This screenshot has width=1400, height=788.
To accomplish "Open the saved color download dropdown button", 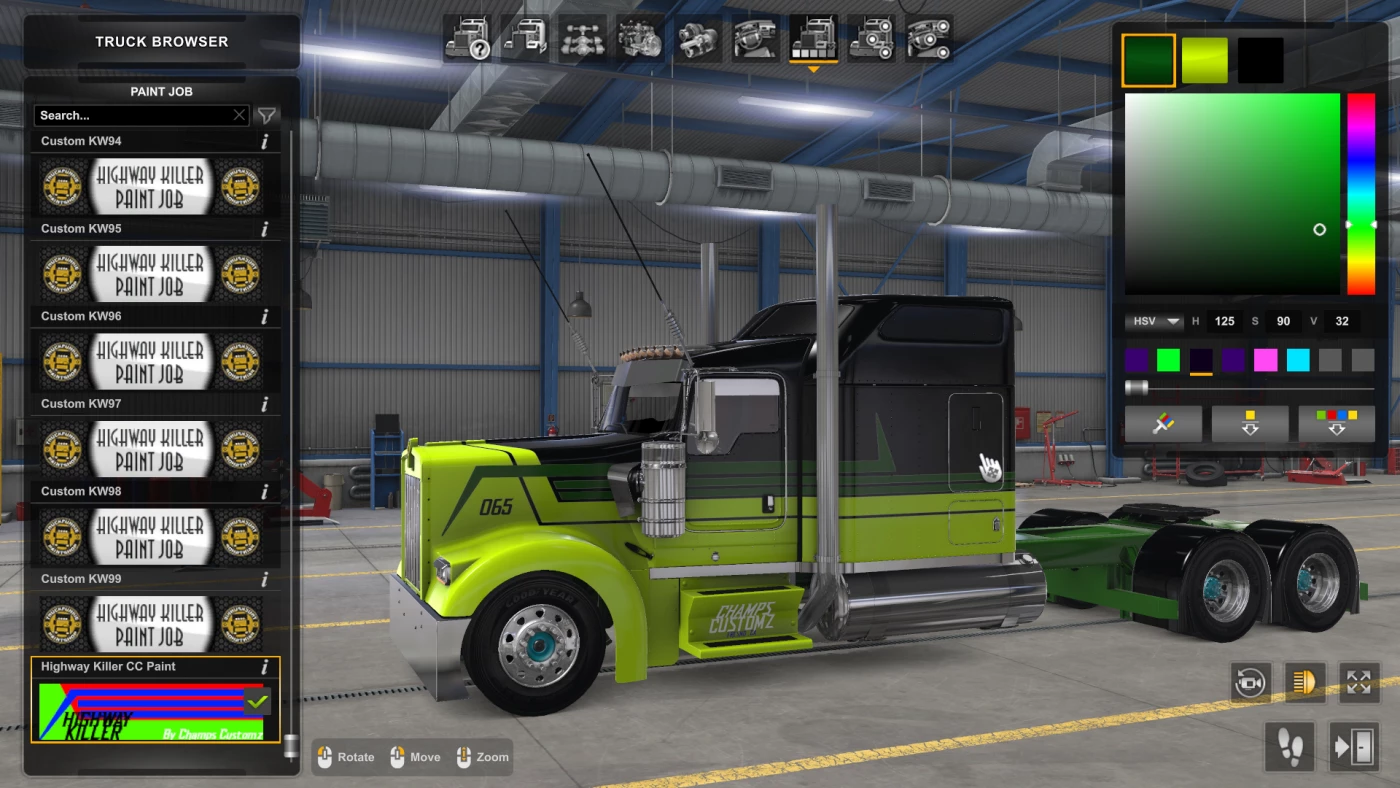I will pyautogui.click(x=1250, y=423).
